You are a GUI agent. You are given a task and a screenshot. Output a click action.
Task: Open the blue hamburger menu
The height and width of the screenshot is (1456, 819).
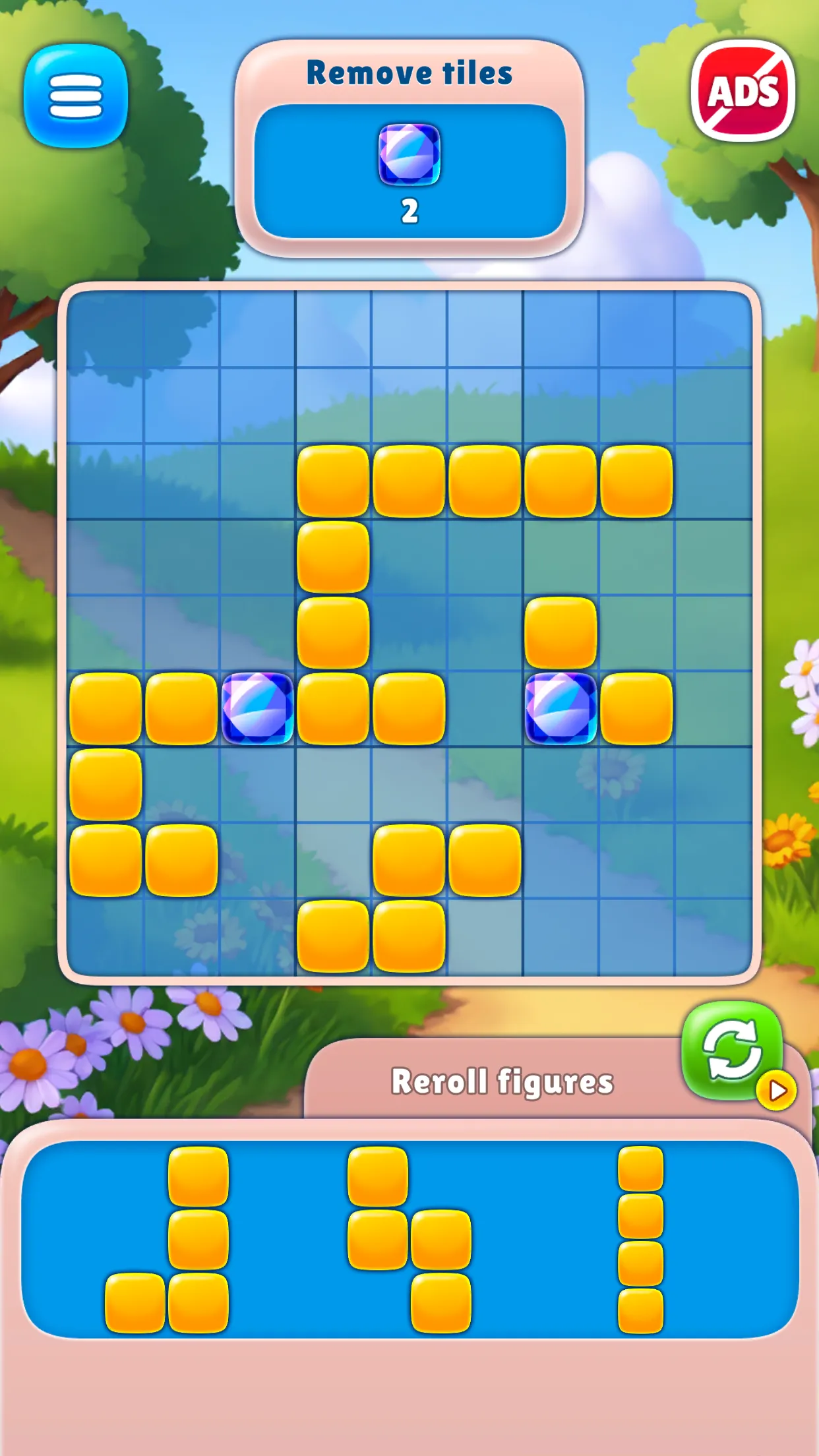tap(76, 96)
